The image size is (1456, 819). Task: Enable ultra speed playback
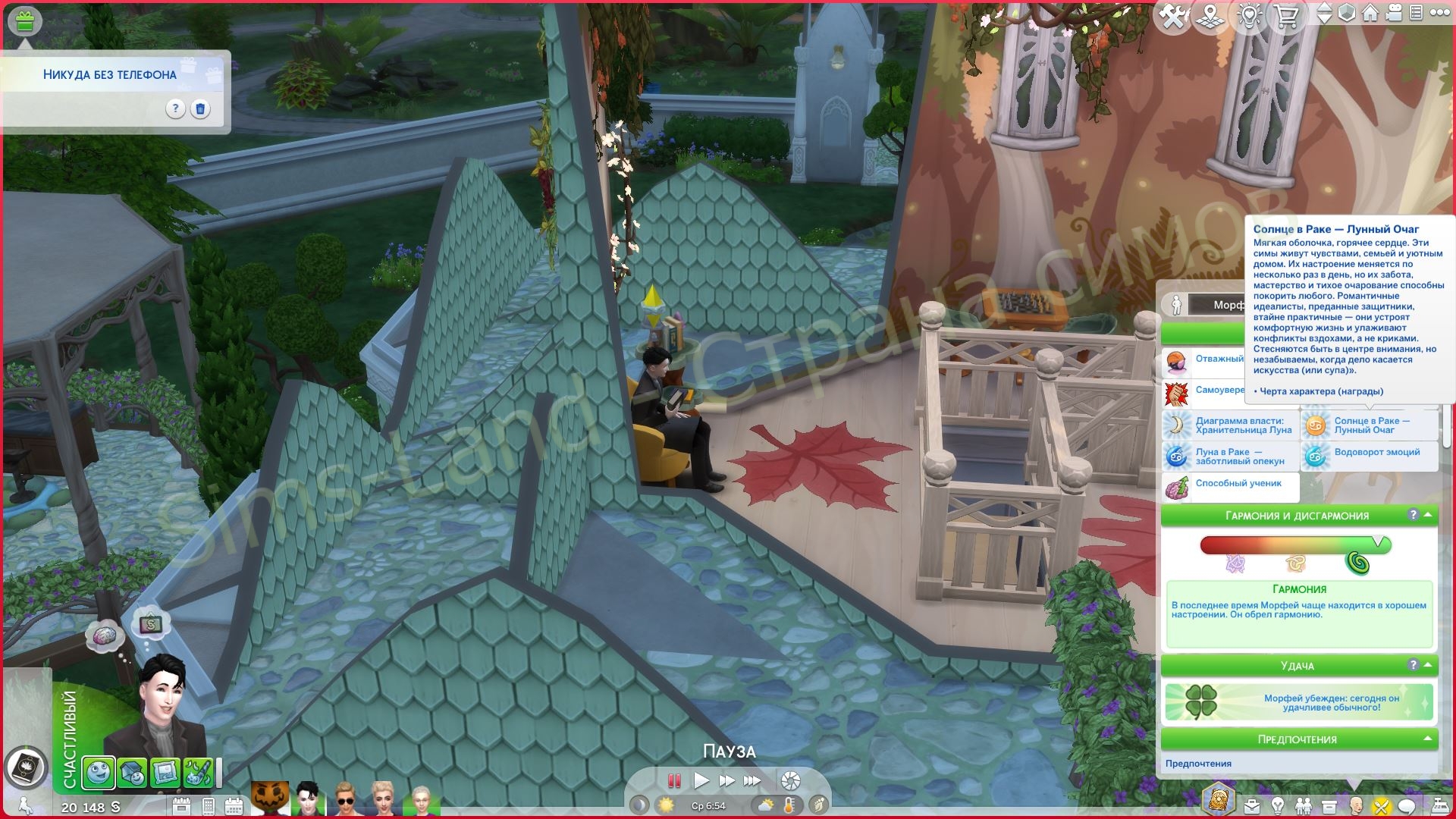tap(754, 780)
